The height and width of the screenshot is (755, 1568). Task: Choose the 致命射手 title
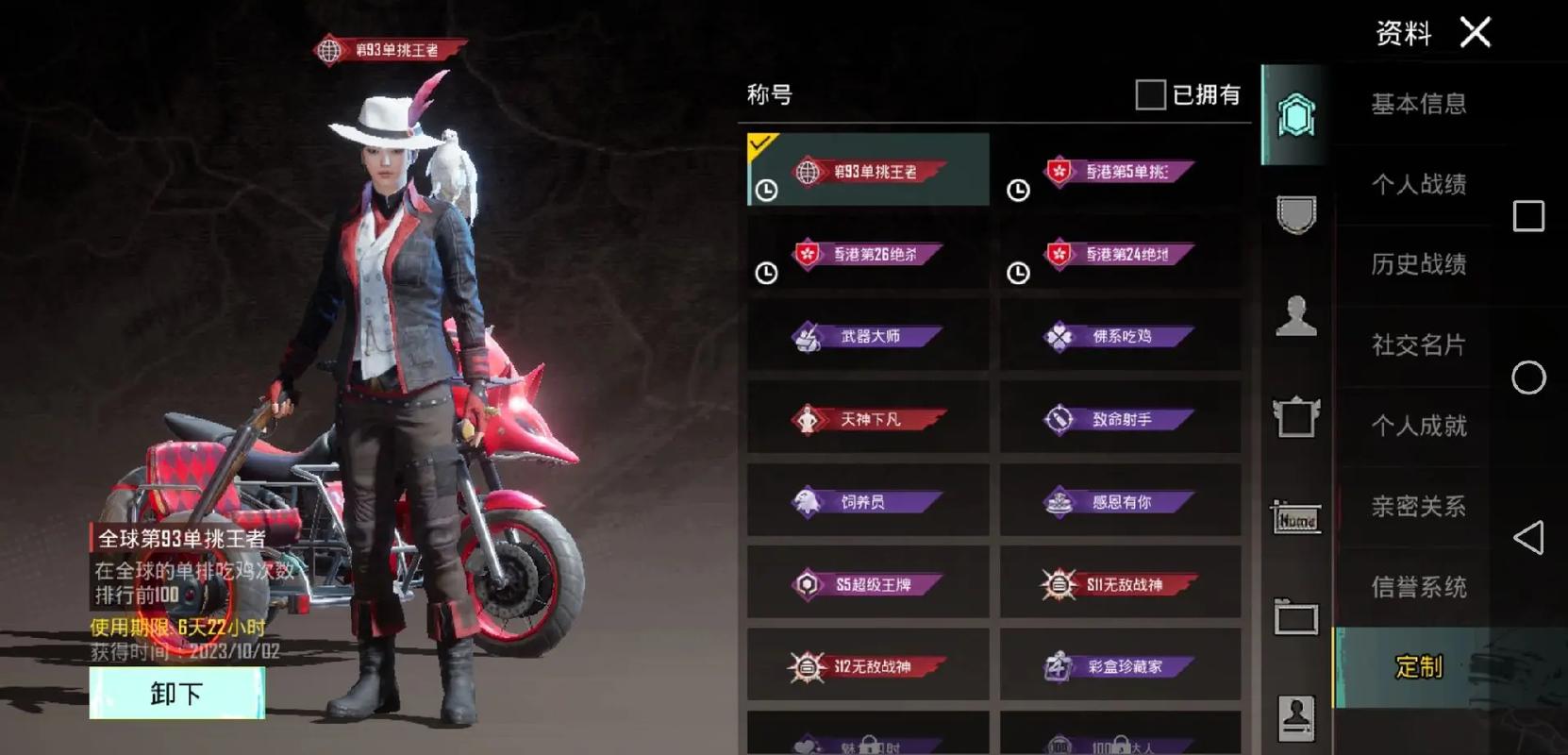click(1120, 419)
